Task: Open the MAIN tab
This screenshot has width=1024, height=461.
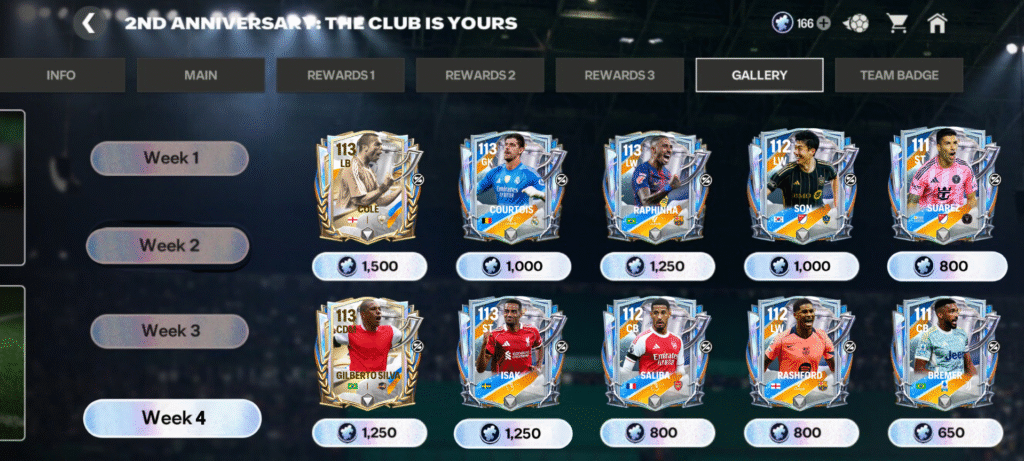Action: point(201,75)
